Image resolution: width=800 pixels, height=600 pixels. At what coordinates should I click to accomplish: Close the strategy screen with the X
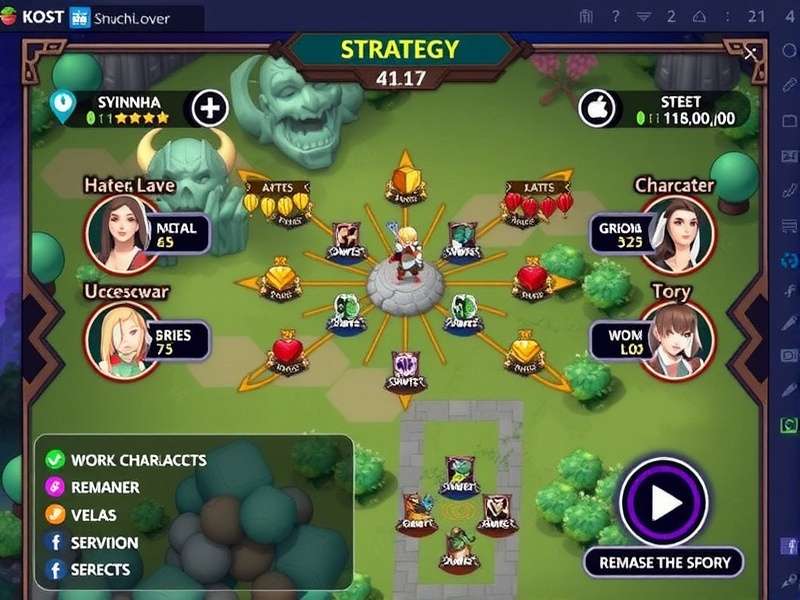coord(750,53)
